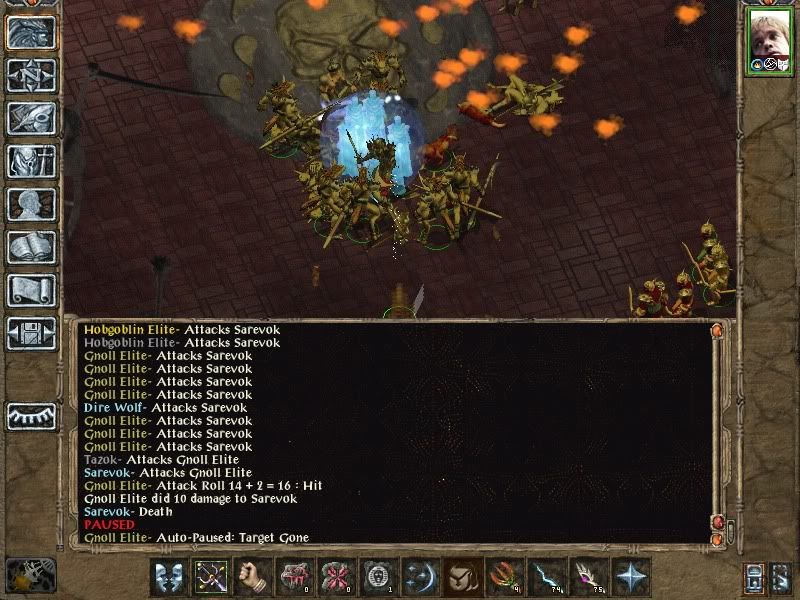Click the closed-eye rest button
Image resolution: width=800 pixels, height=600 pixels.
(x=31, y=416)
